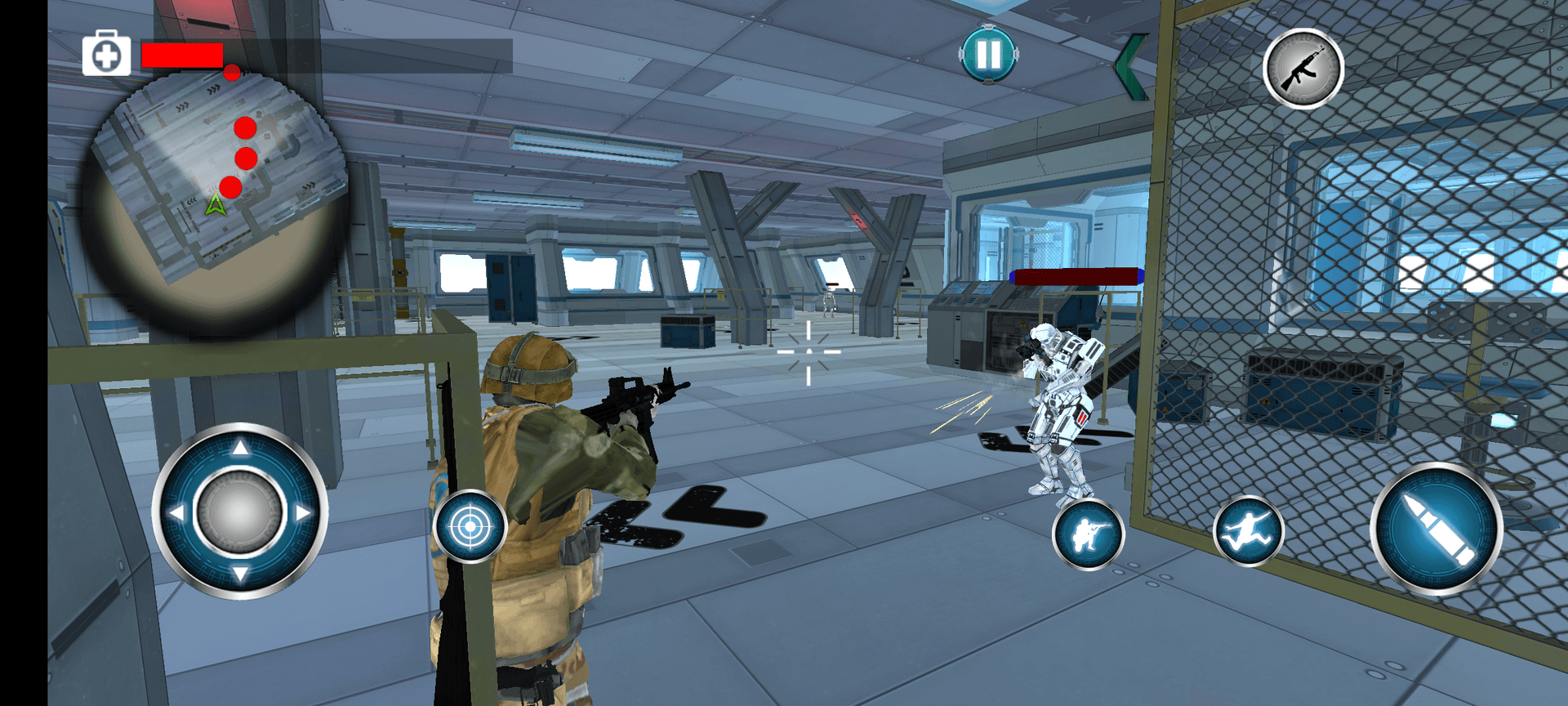This screenshot has height=706, width=1568.
Task: Toggle crouch with the kneeling soldier button
Action: [1088, 534]
